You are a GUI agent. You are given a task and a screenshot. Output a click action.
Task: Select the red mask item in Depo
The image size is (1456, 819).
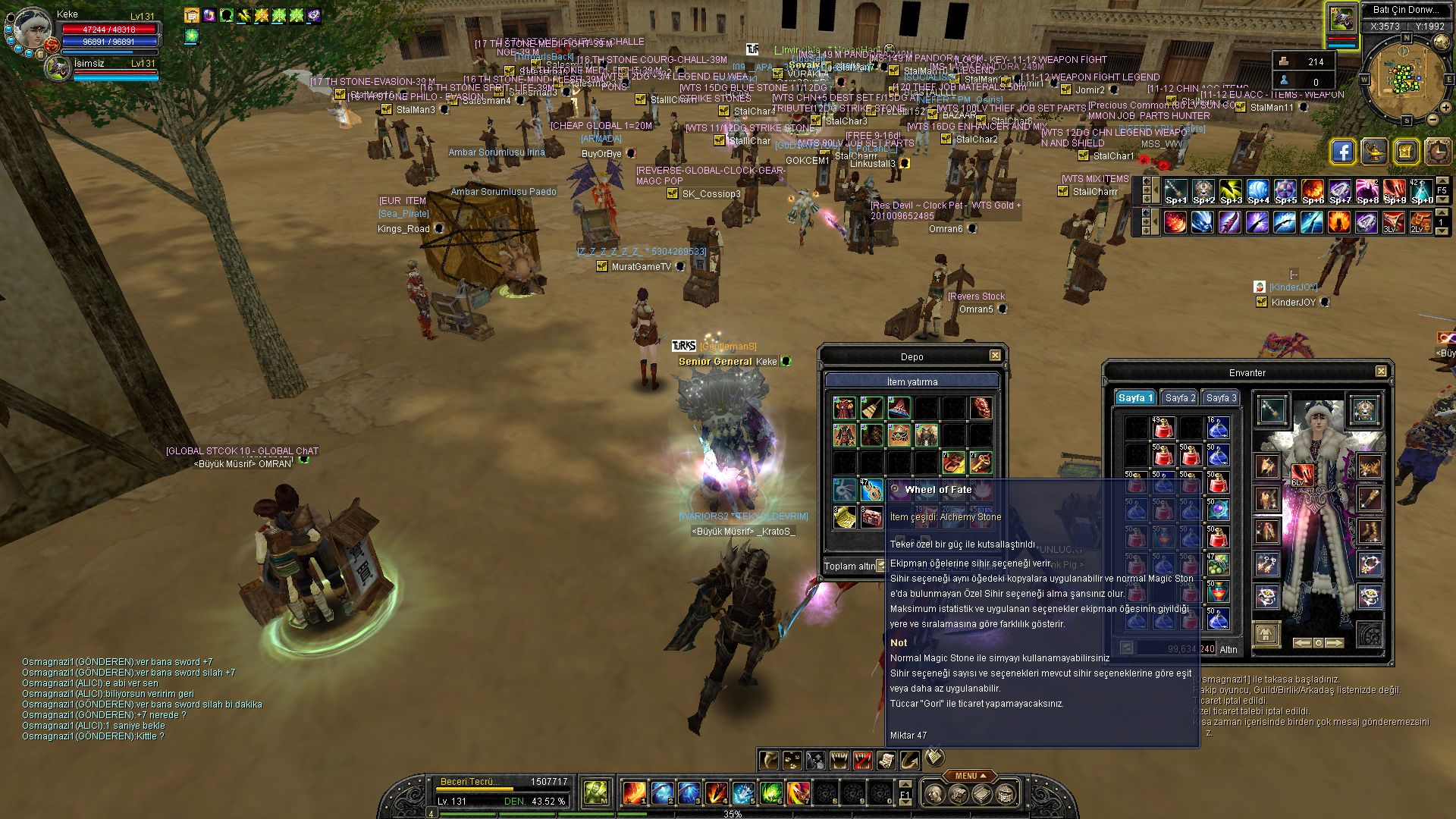(981, 409)
